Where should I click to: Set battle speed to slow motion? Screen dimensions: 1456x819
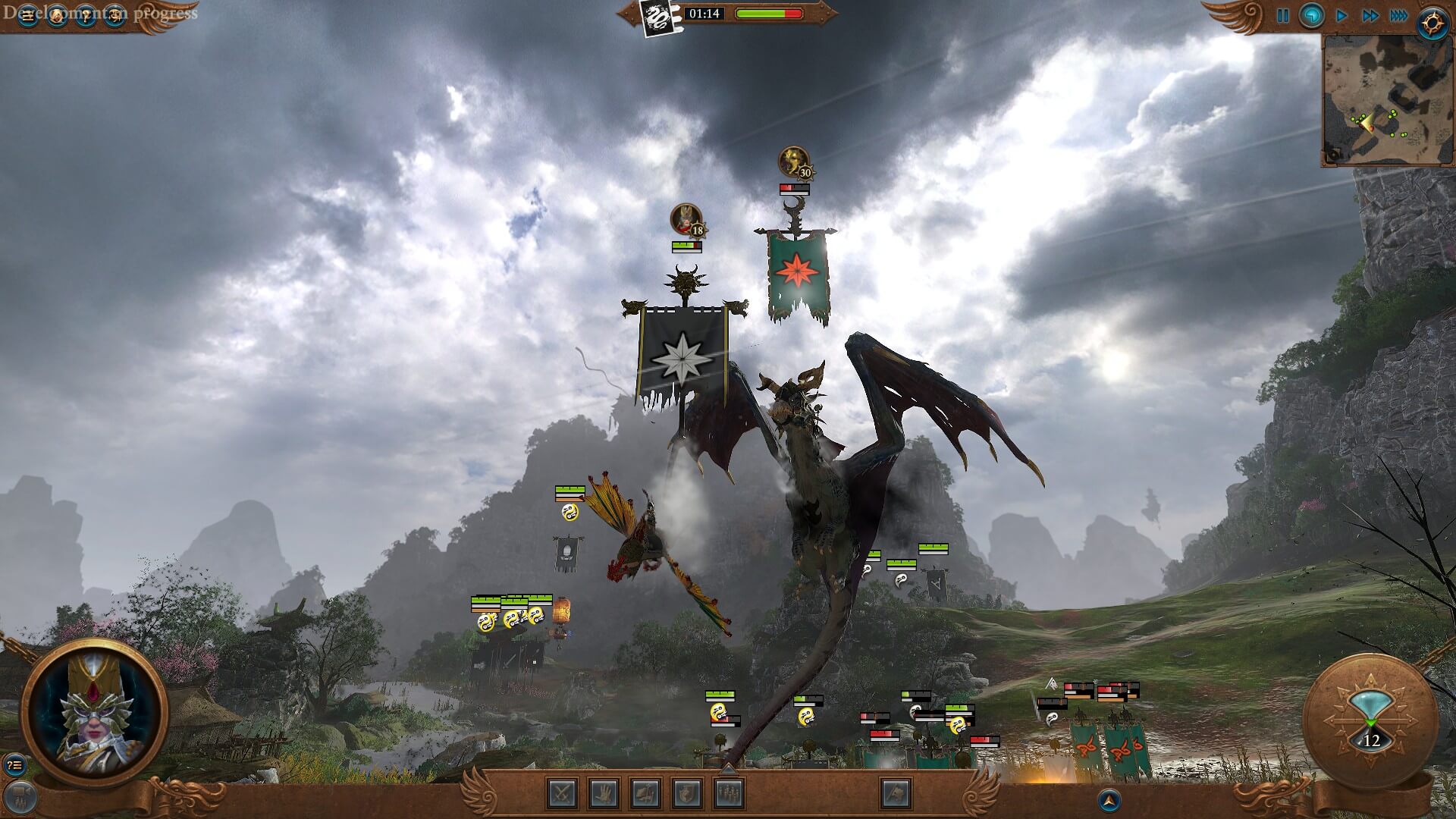click(x=1311, y=16)
